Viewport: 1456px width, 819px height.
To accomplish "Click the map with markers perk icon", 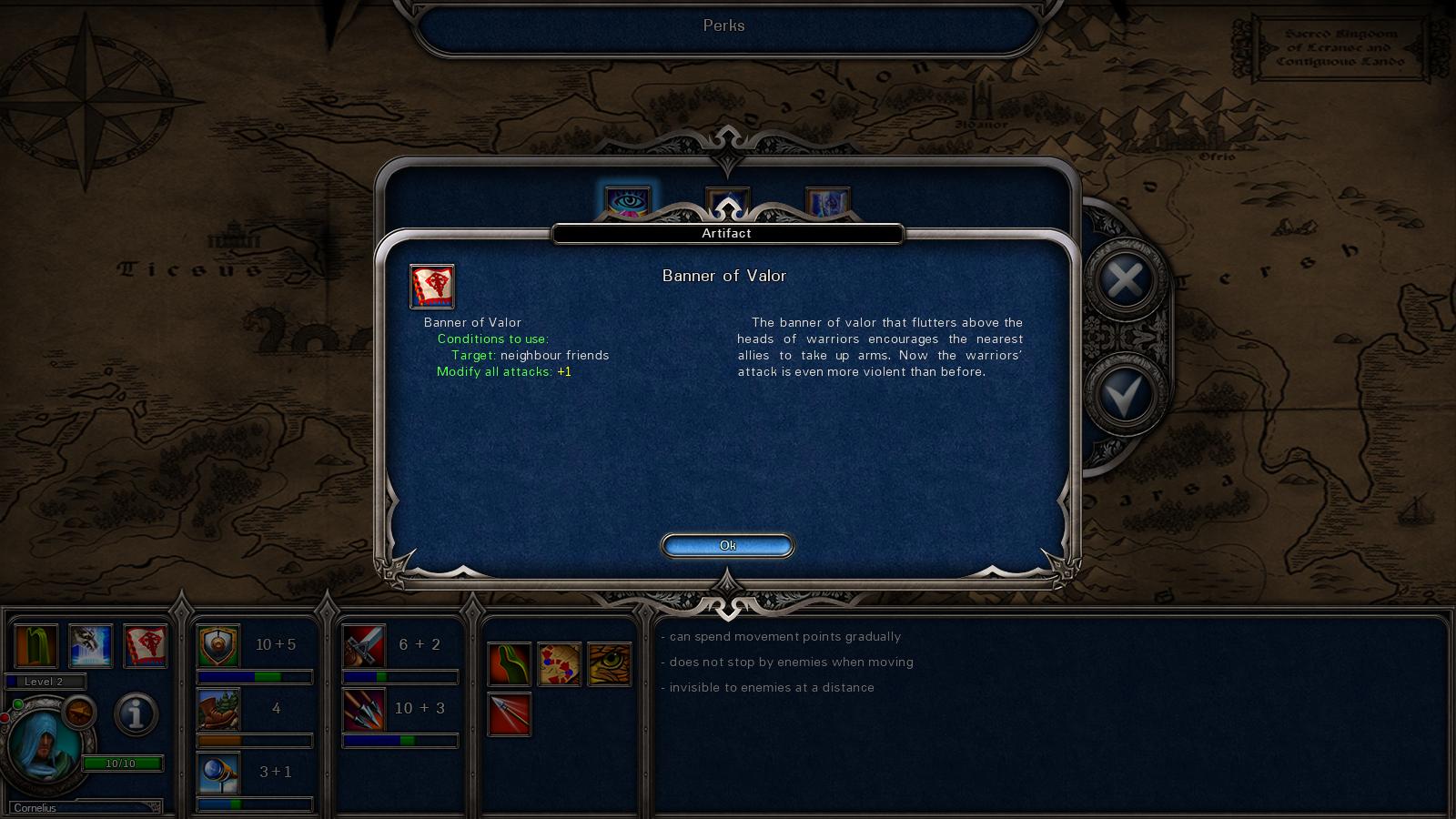I will click(x=560, y=664).
